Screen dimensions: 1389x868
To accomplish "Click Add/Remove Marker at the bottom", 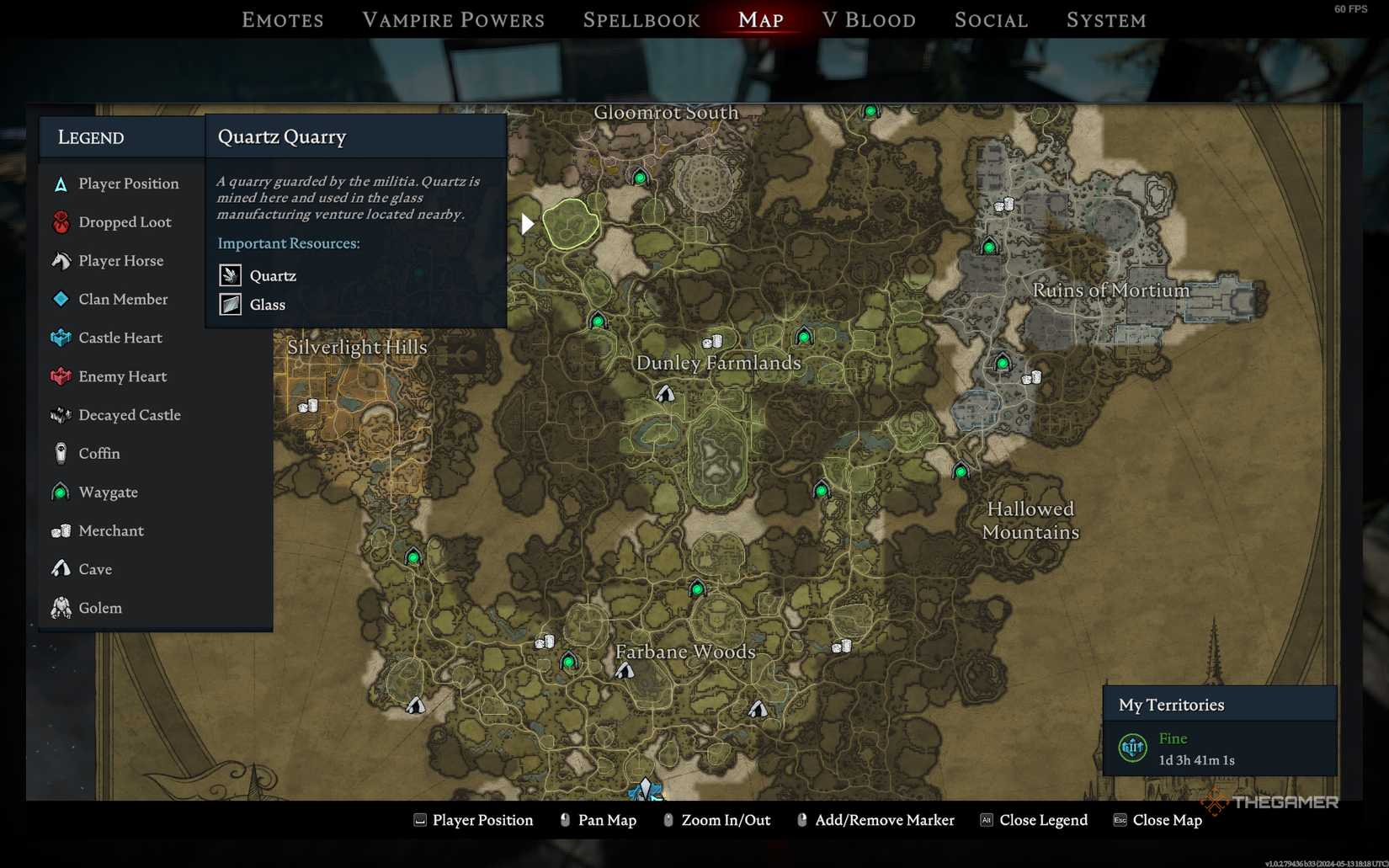I will [886, 819].
